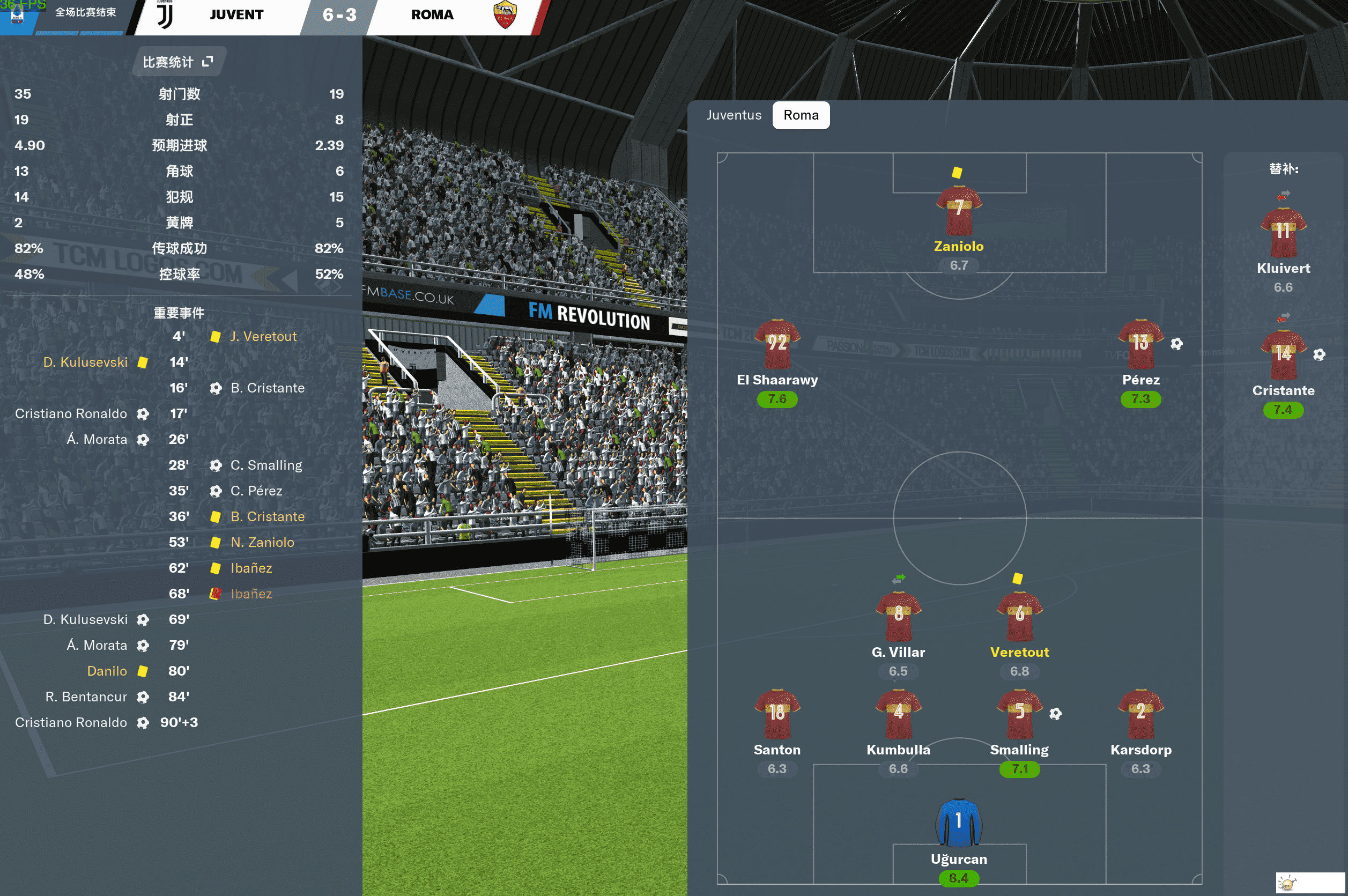Choose substitute Kluivert
The height and width of the screenshot is (896, 1348).
coord(1283,233)
